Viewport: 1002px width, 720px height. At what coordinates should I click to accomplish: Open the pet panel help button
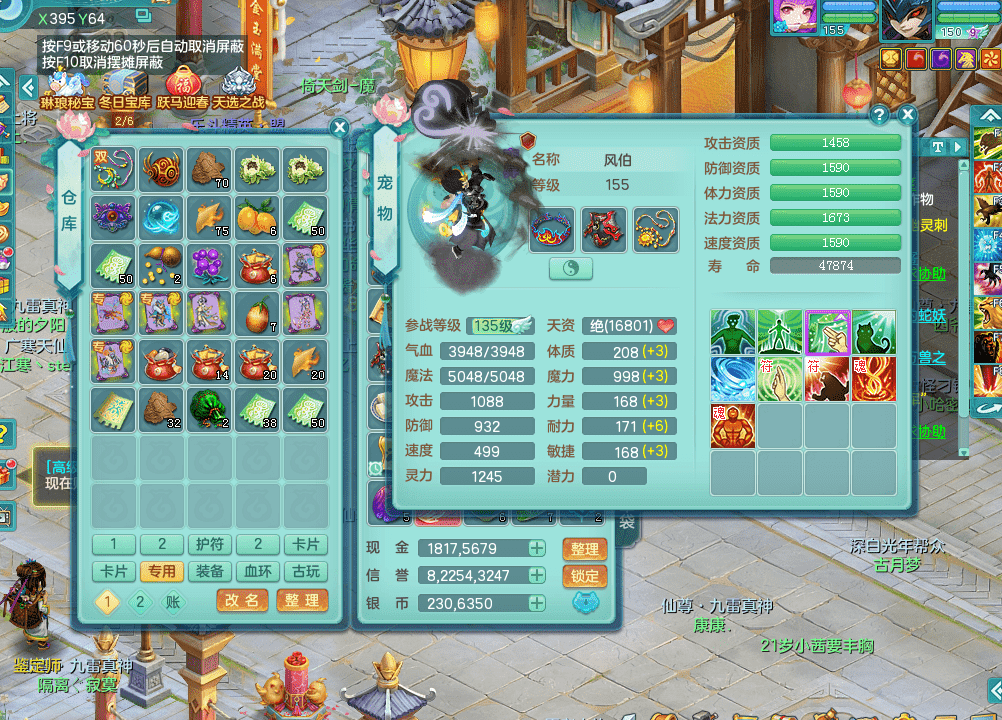(880, 114)
